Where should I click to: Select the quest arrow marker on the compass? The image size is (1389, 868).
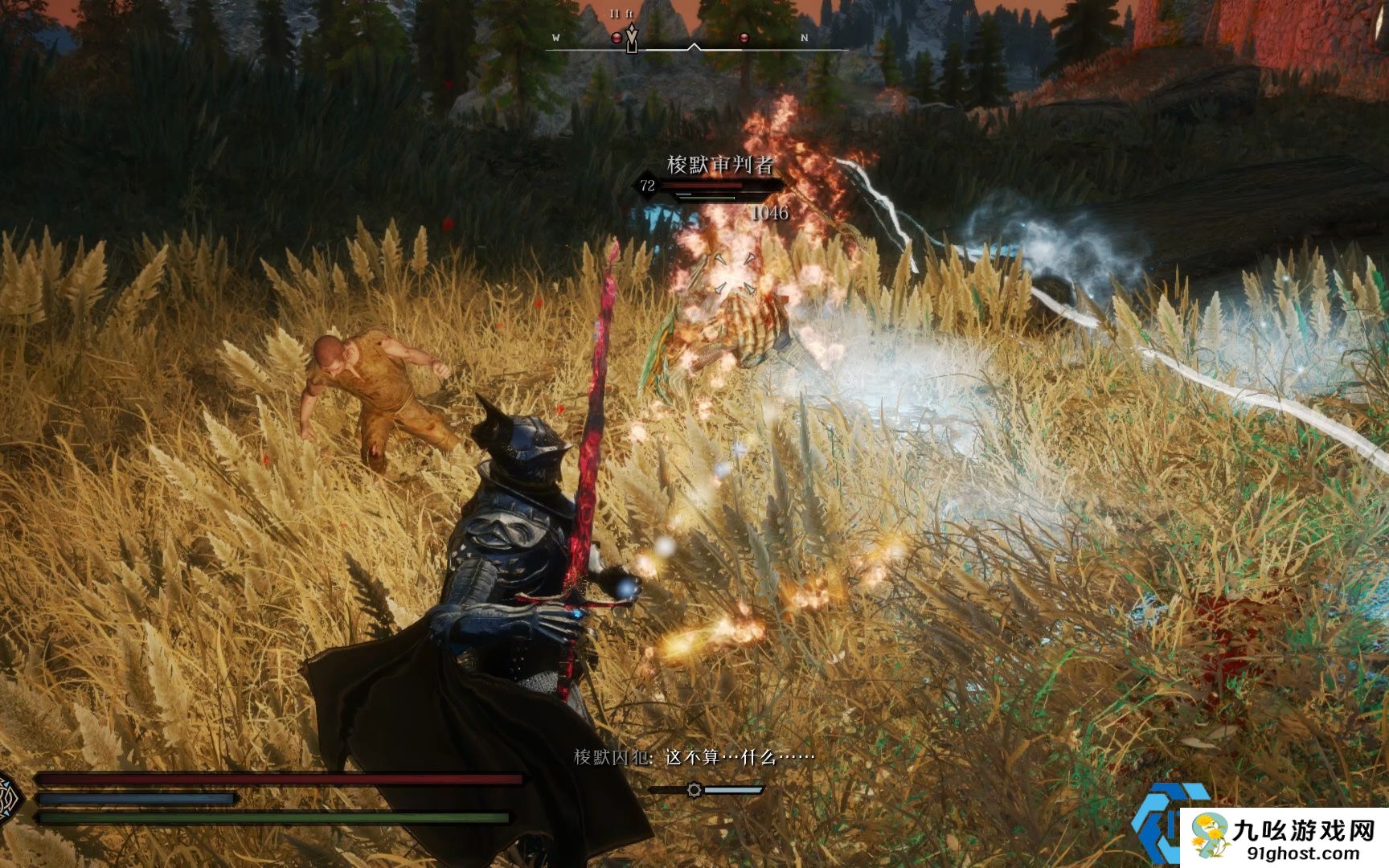point(633,38)
